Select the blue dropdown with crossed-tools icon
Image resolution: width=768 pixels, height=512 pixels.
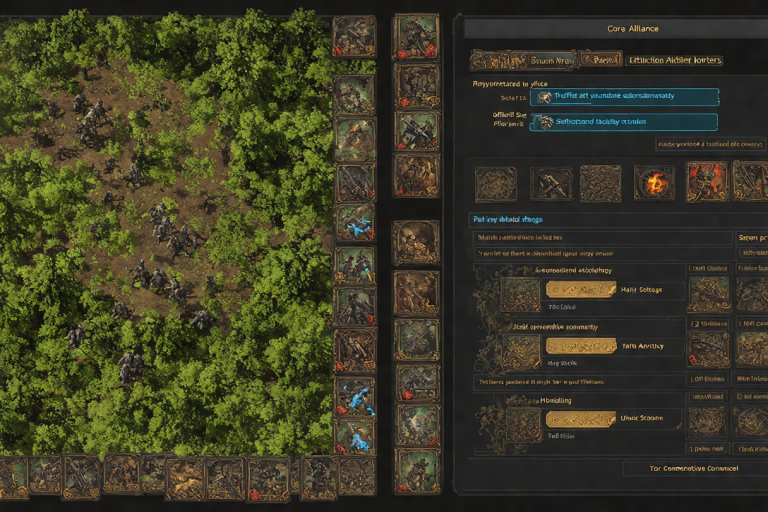click(x=623, y=97)
